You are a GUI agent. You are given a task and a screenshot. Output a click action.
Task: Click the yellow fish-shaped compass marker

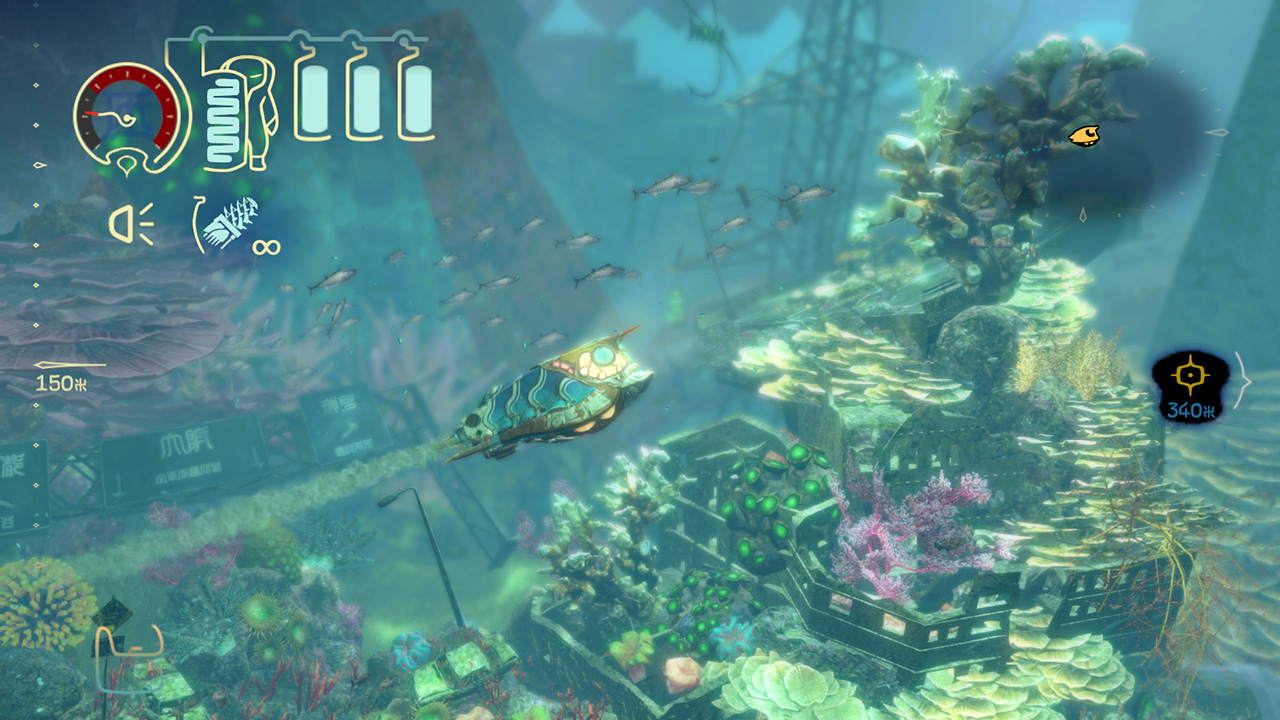click(x=1084, y=135)
